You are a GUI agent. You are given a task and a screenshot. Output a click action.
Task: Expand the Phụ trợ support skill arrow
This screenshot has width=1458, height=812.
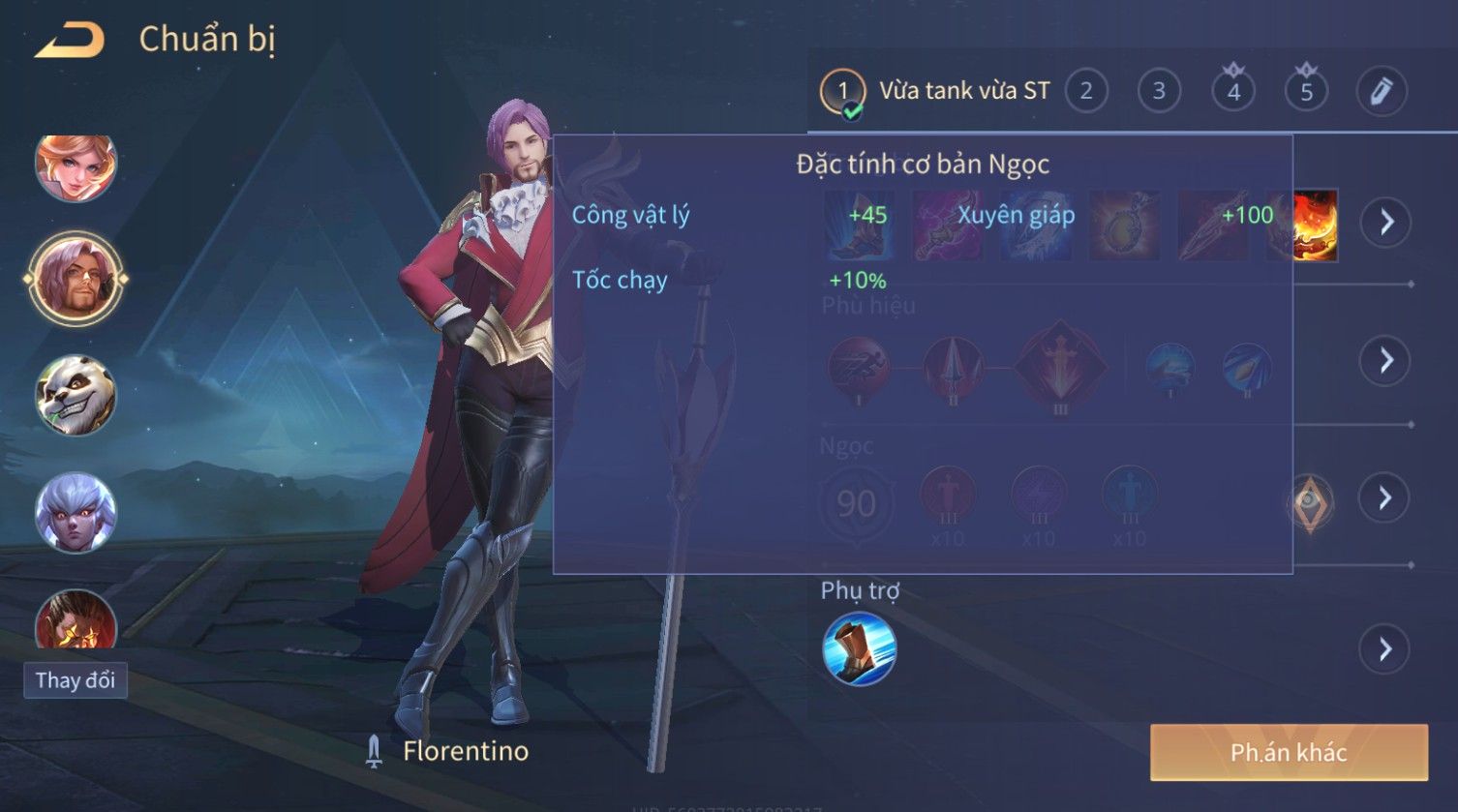point(1385,648)
